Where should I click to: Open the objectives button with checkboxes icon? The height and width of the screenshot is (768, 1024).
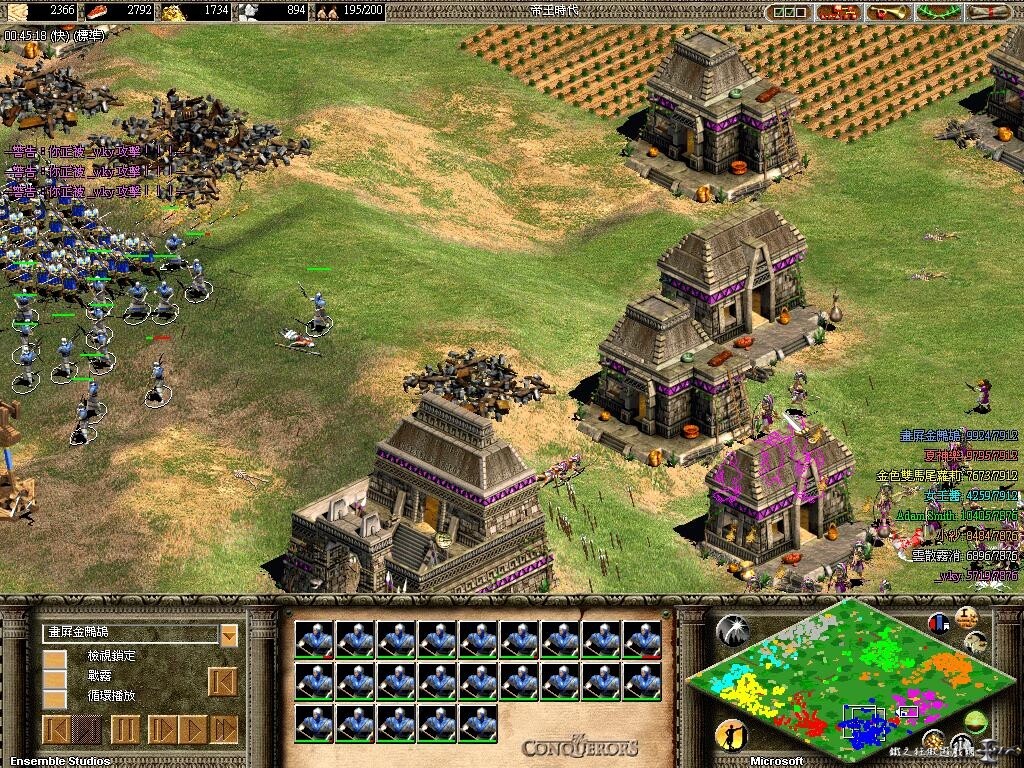click(790, 12)
